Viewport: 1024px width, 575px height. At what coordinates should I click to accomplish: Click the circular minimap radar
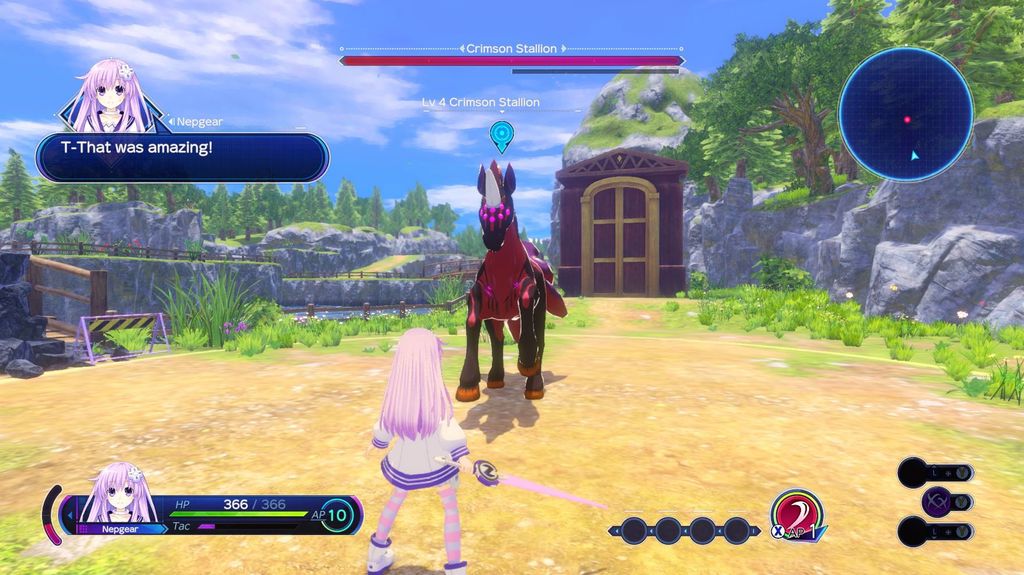click(905, 113)
